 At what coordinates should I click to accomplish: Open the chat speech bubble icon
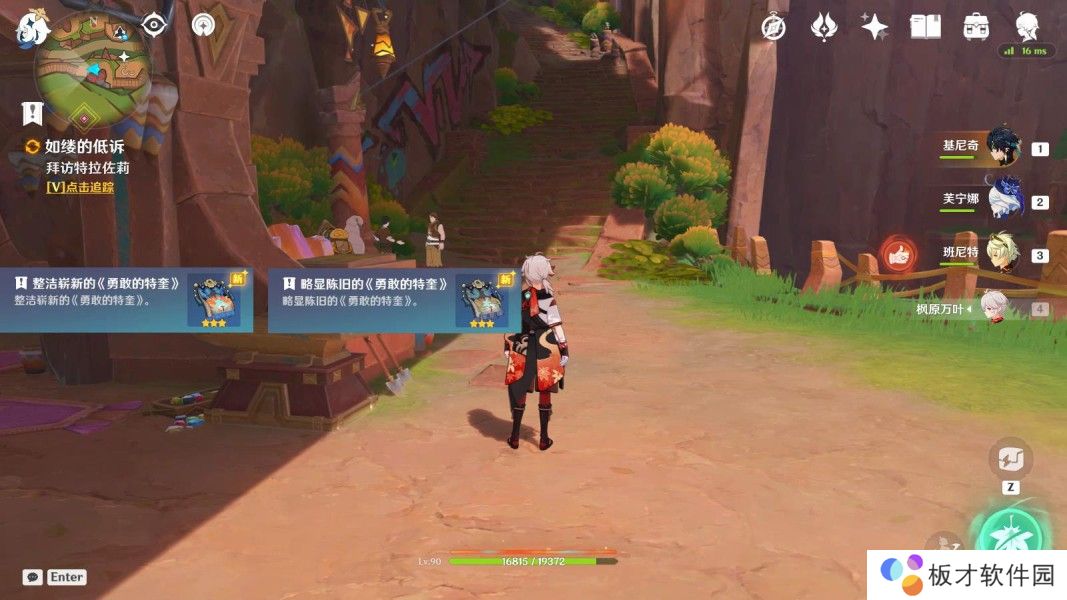[33, 577]
